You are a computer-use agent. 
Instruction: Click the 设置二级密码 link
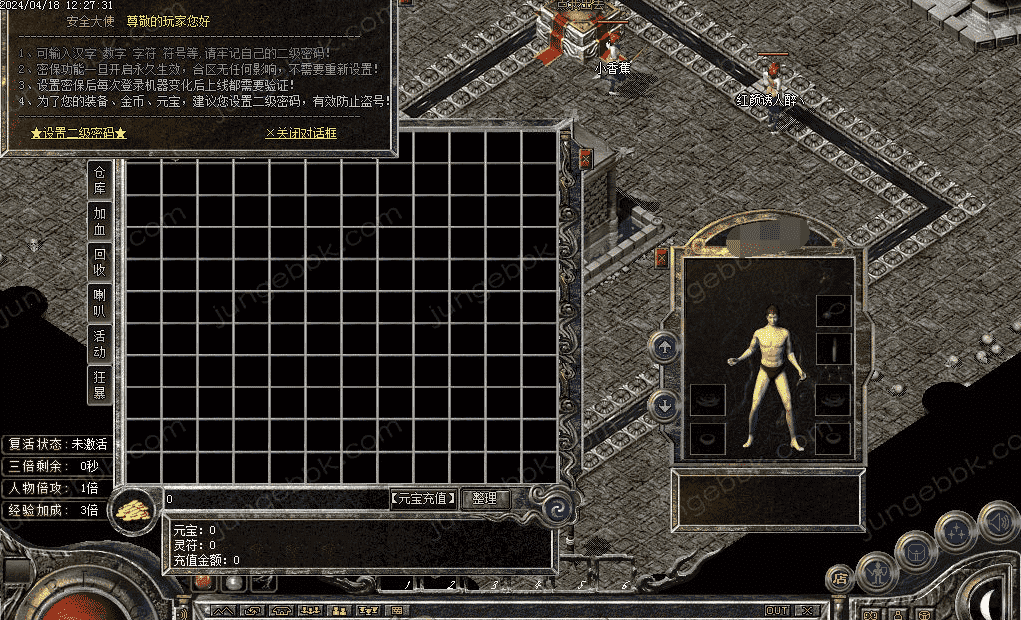click(x=78, y=133)
